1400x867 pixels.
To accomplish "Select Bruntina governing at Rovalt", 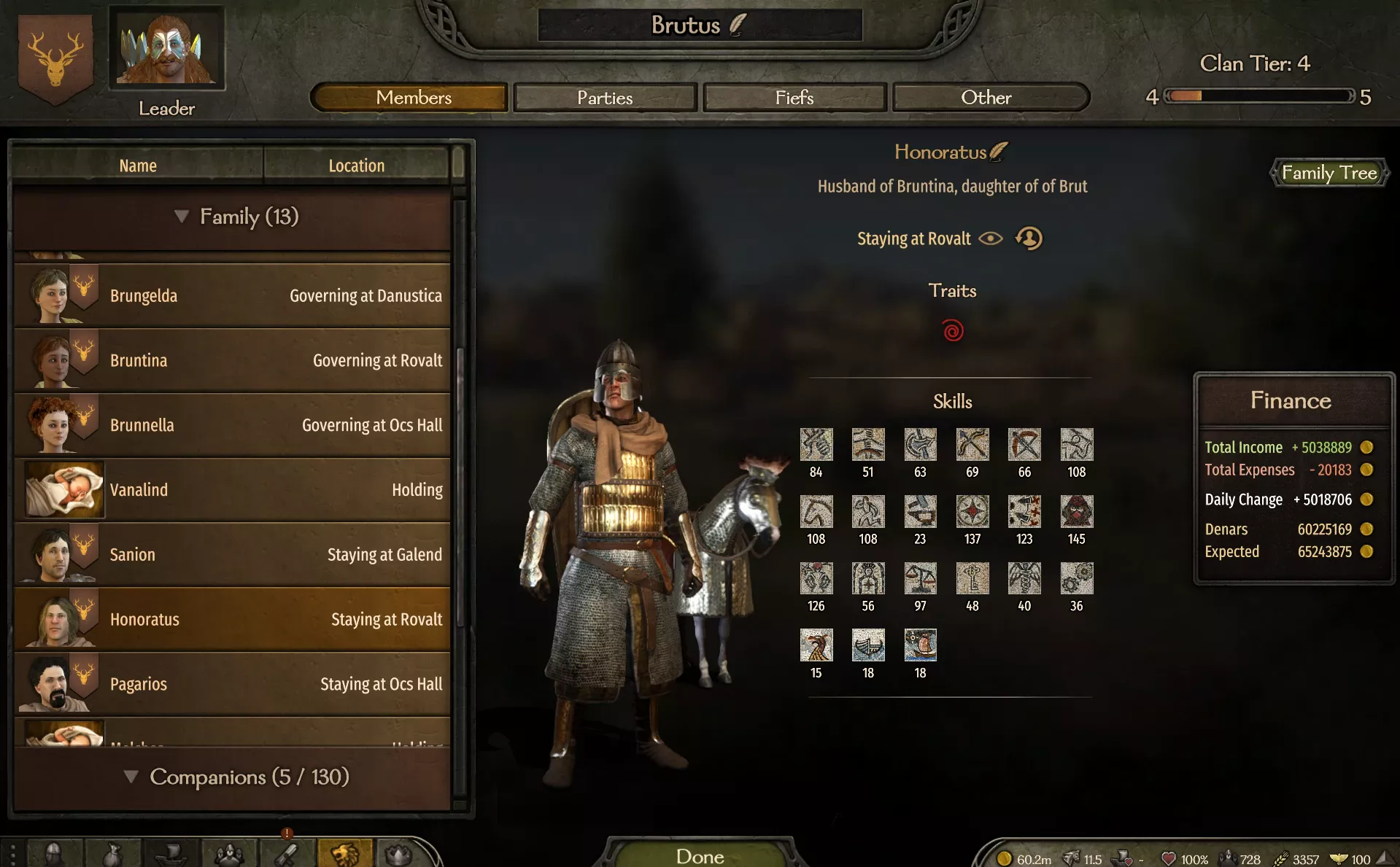I will (x=232, y=359).
